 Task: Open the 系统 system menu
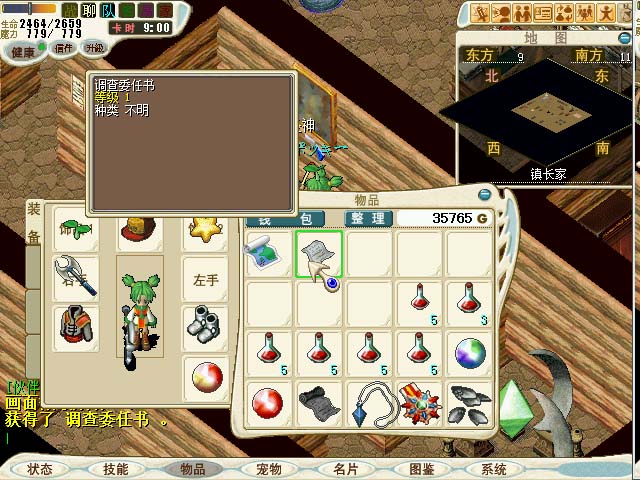click(494, 468)
